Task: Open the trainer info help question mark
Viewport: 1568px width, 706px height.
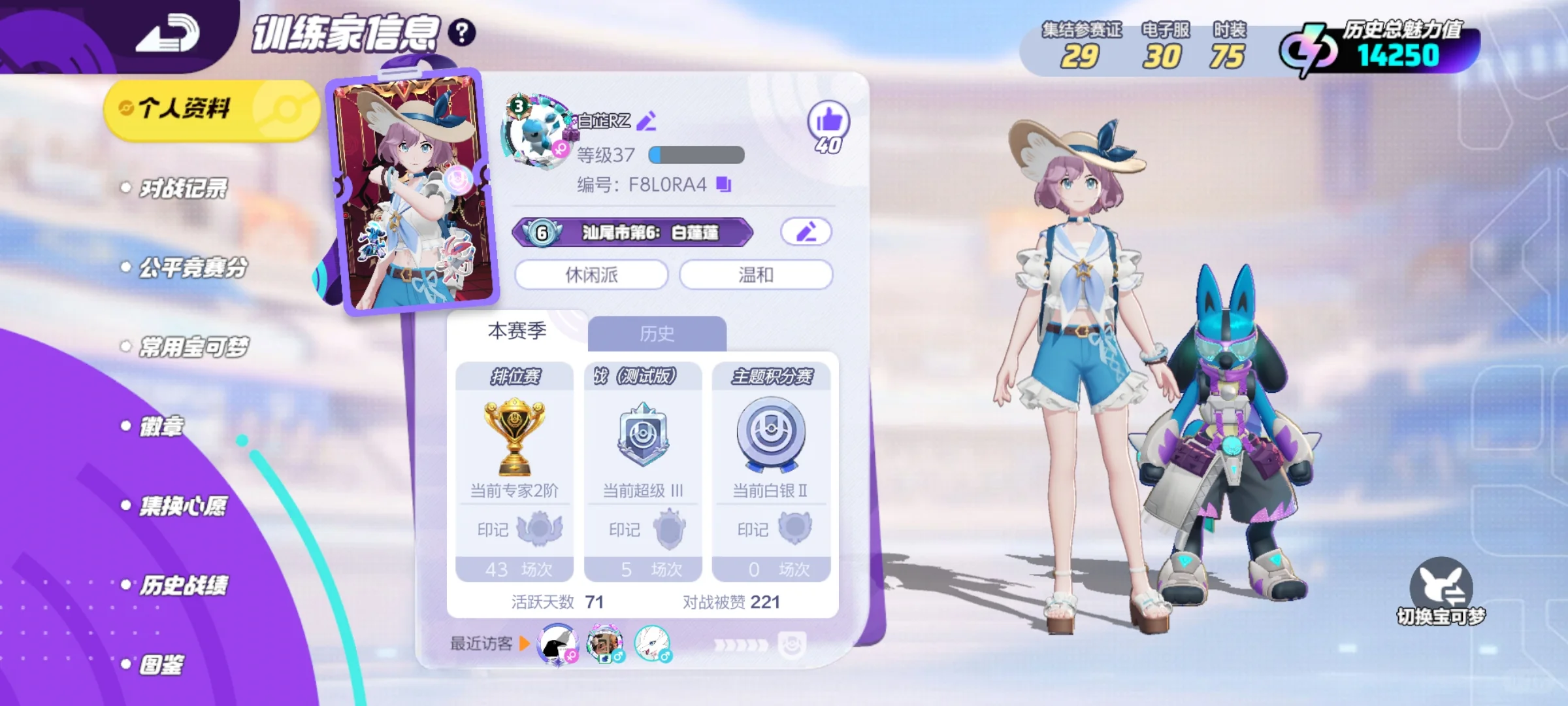Action: click(x=462, y=33)
